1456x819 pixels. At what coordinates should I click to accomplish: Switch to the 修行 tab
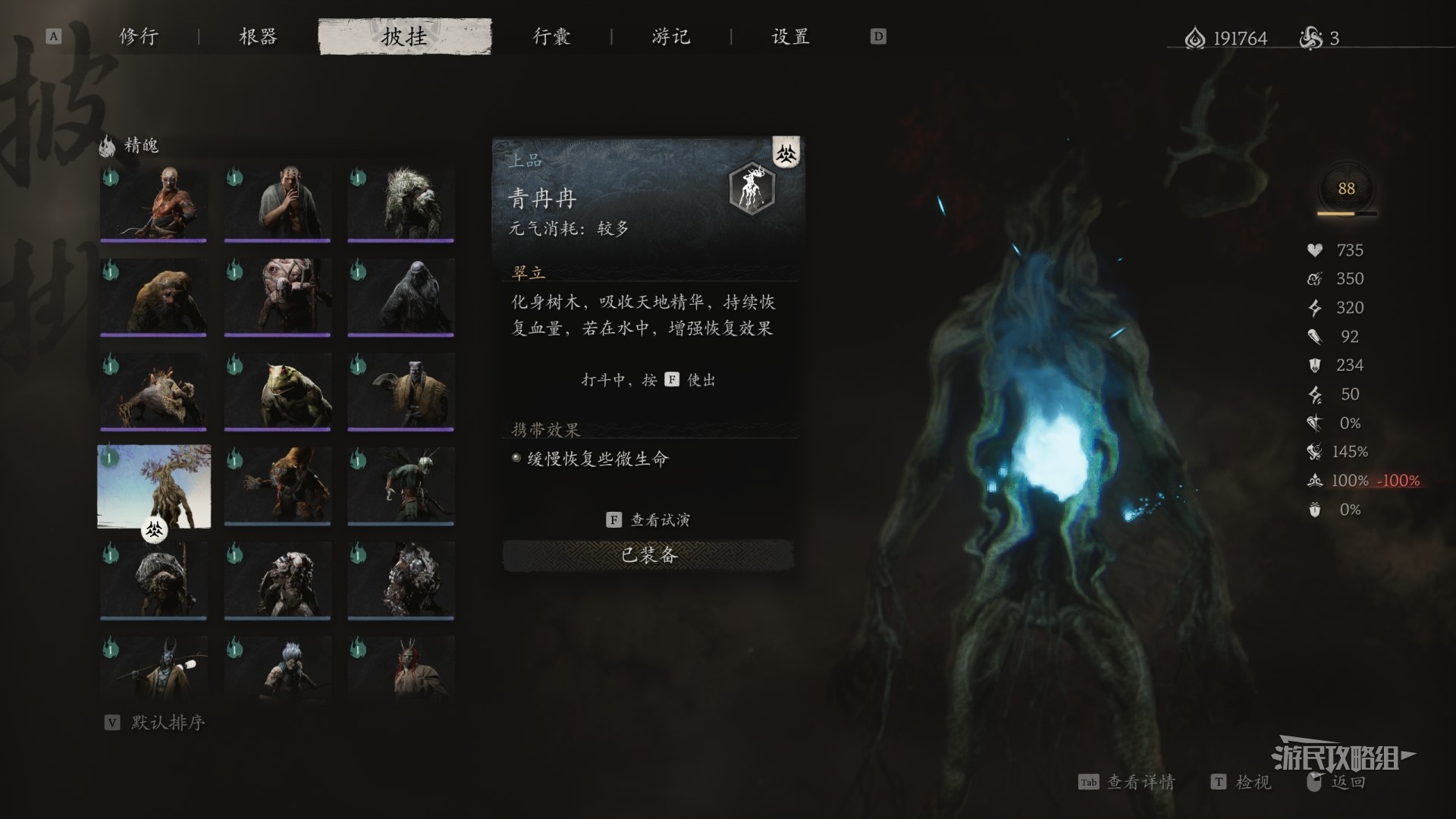click(x=139, y=36)
